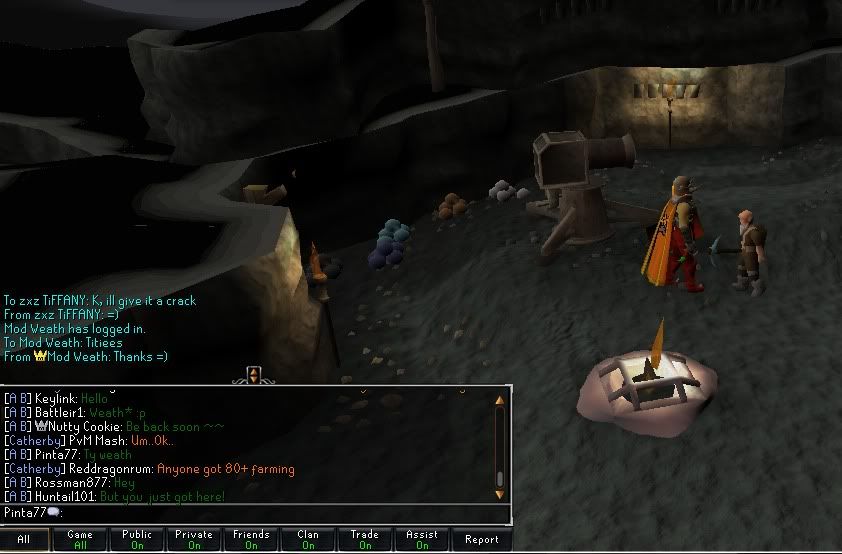Open the Game chat filter tab
Image resolution: width=842 pixels, height=554 pixels.
(80, 540)
